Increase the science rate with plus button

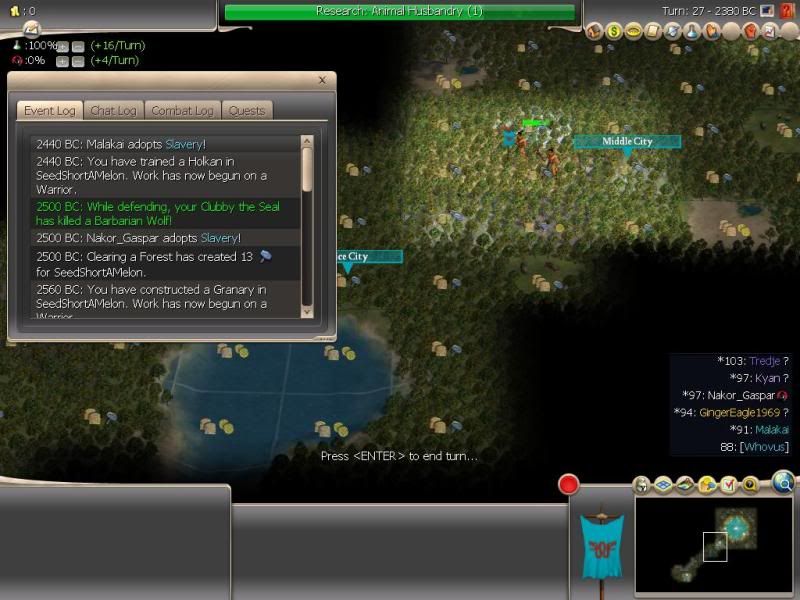62,47
